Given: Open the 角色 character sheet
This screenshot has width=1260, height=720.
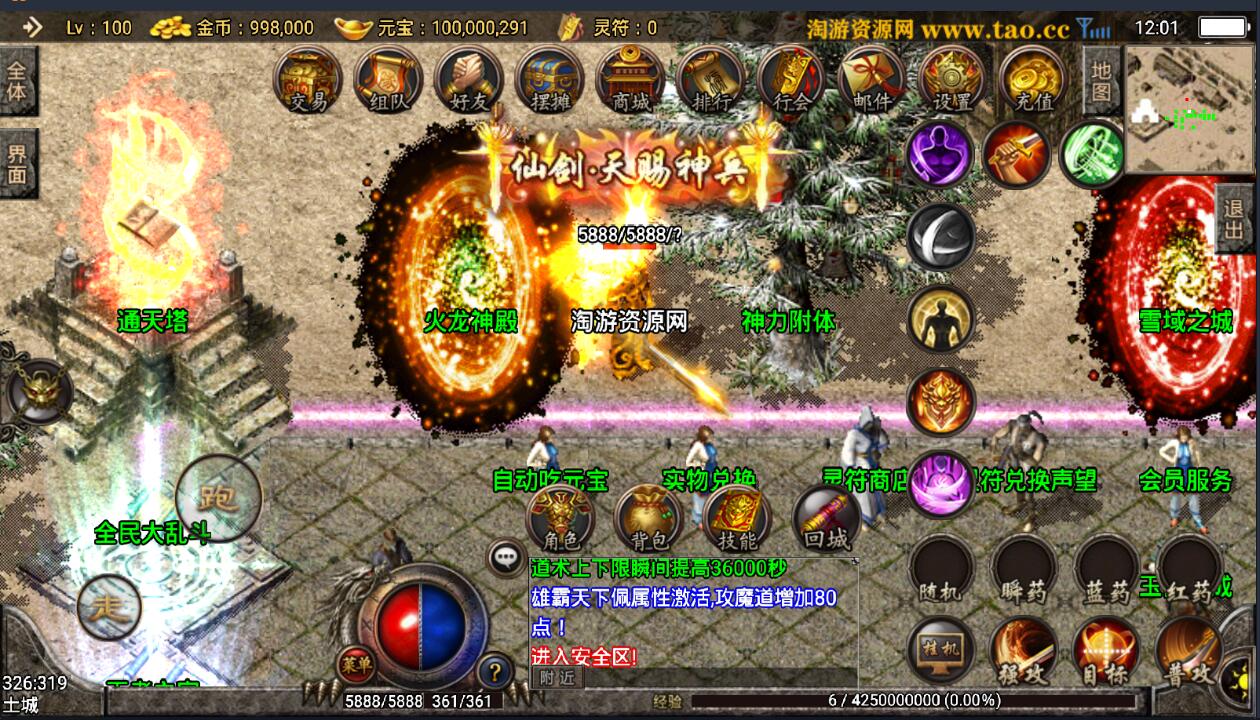Looking at the screenshot, I should click(x=560, y=518).
